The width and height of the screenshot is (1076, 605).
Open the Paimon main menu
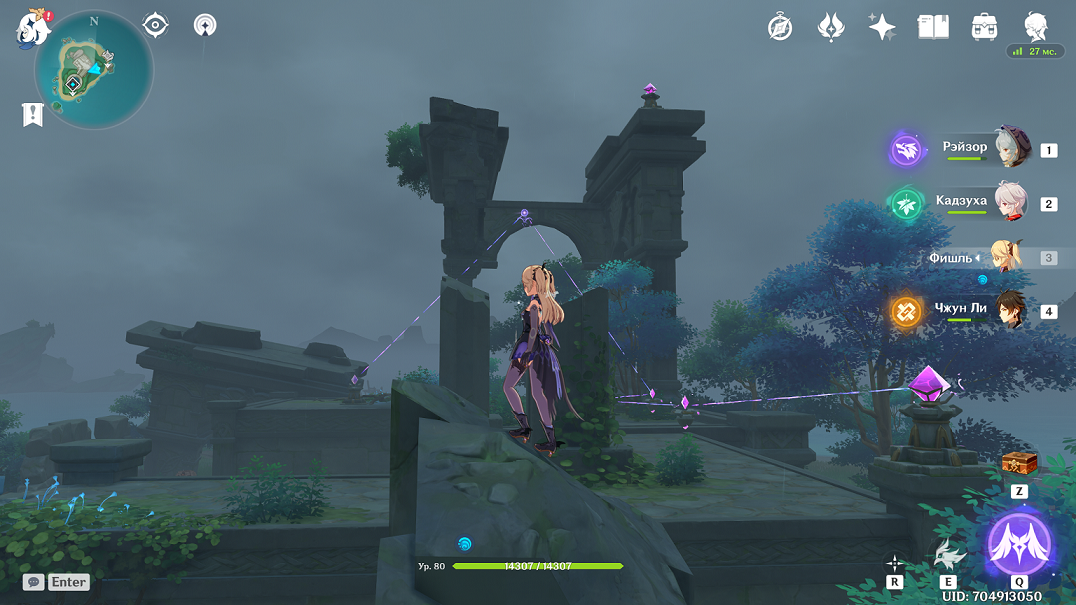click(33, 28)
